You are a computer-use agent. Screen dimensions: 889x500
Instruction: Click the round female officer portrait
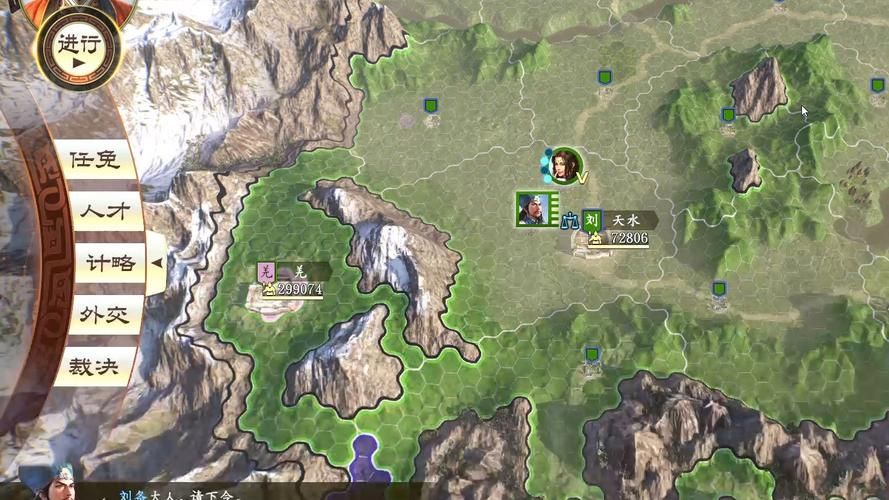566,166
